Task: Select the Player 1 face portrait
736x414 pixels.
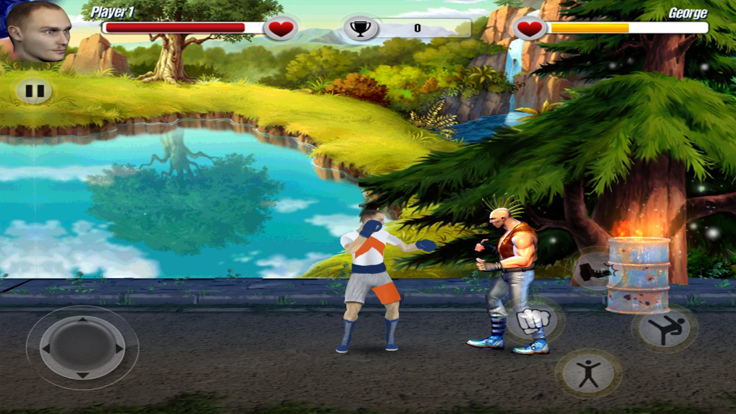Action: click(x=40, y=31)
